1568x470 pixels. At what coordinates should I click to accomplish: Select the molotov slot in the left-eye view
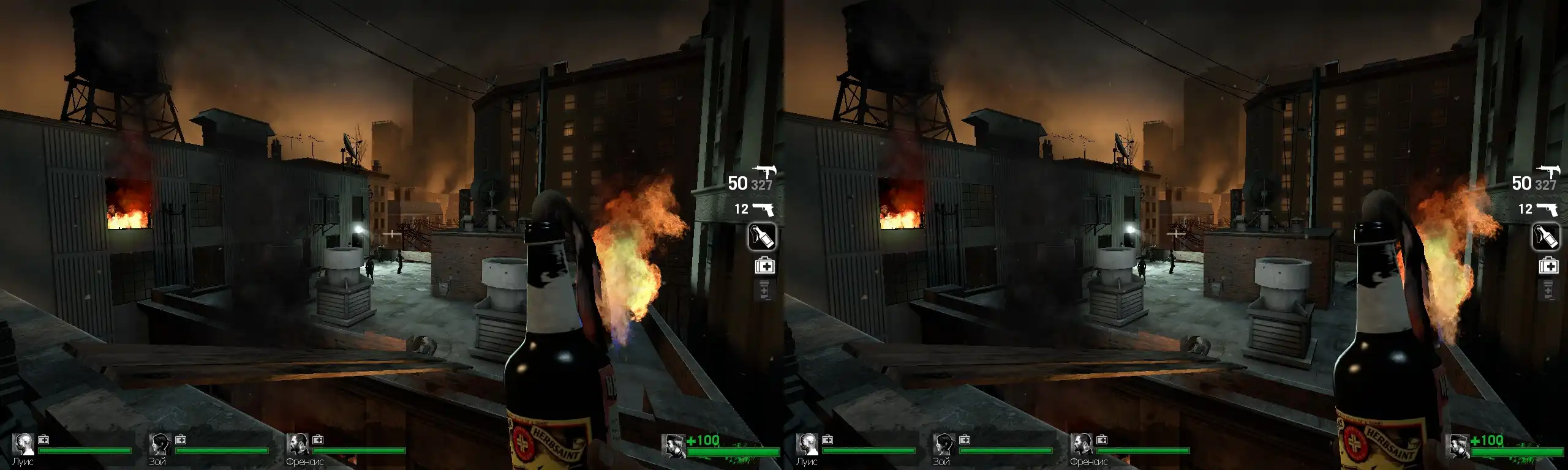762,237
